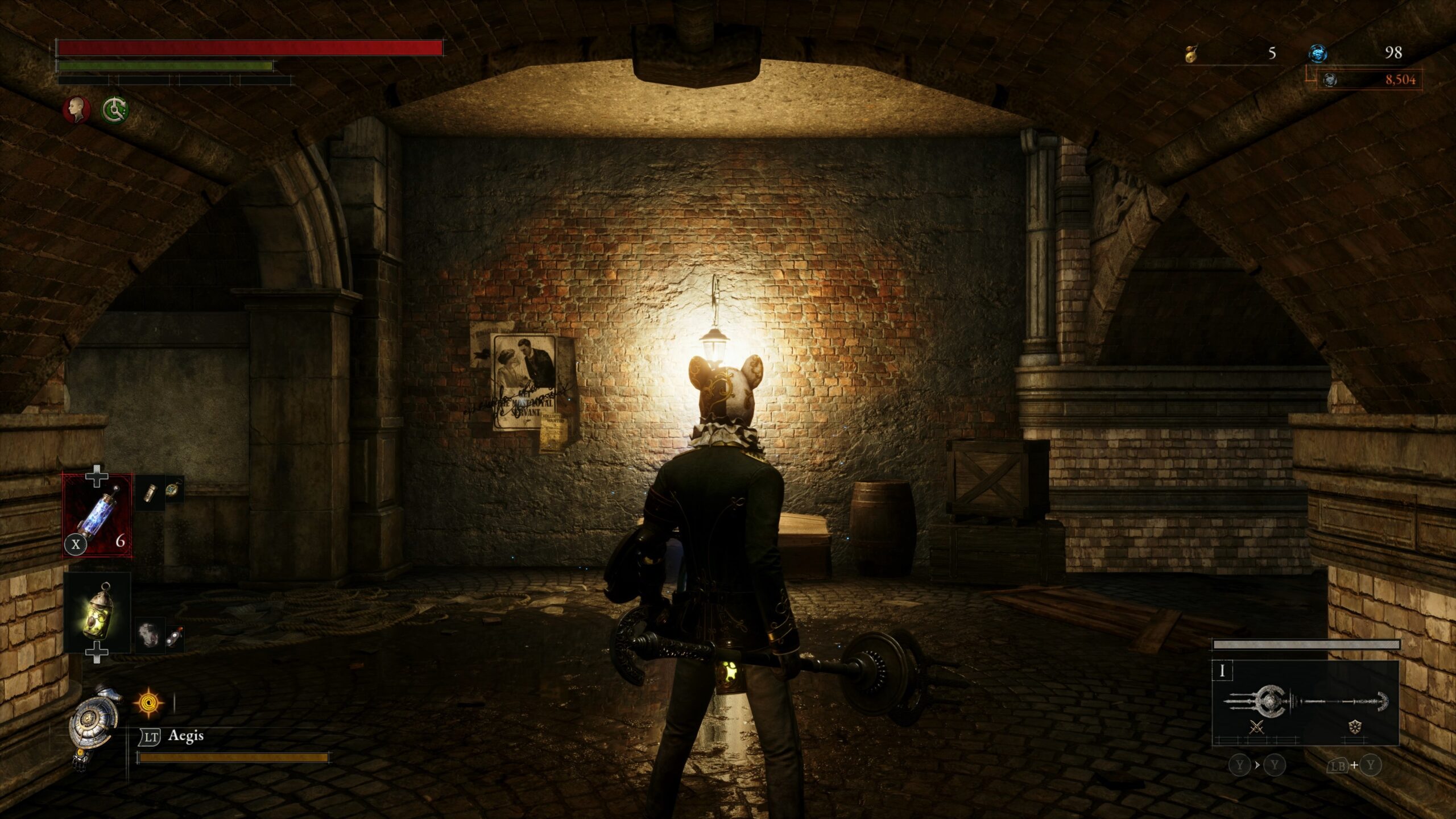Image resolution: width=1456 pixels, height=819 pixels.
Task: Click the red head silhouette status icon
Action: [76, 109]
